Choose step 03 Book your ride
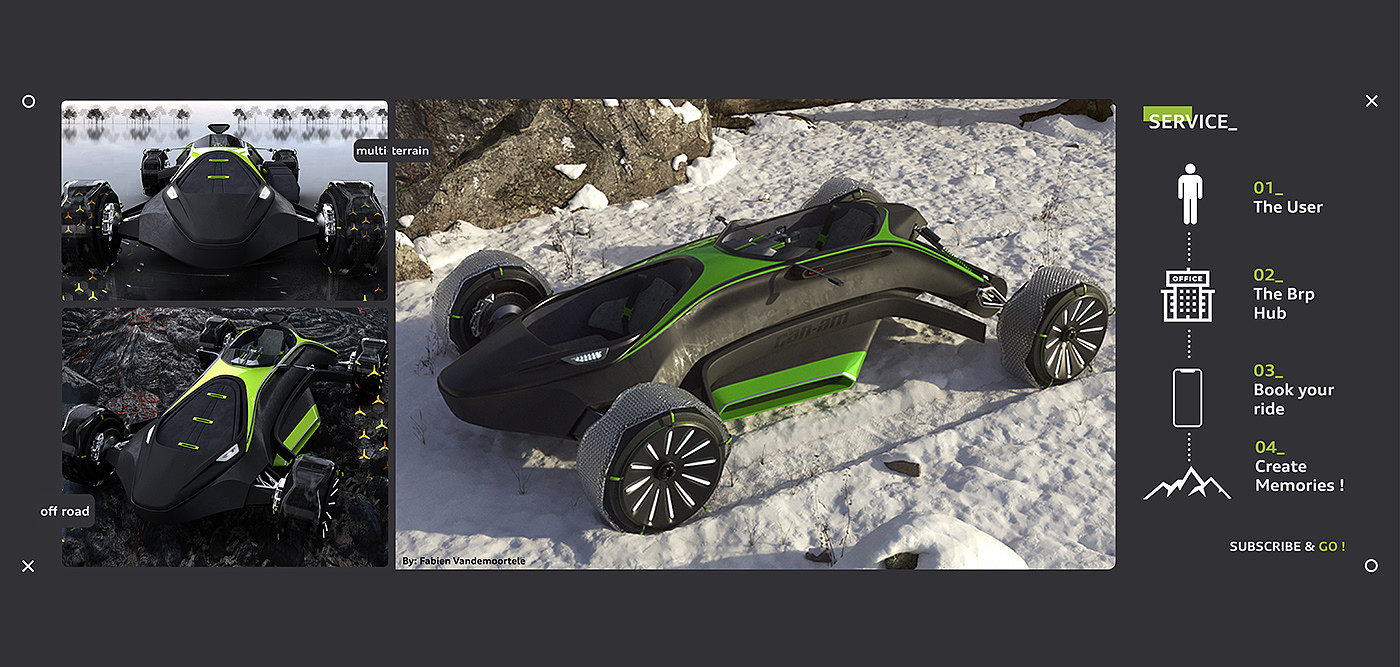Screen dimensions: 1400x667 coord(1293,390)
